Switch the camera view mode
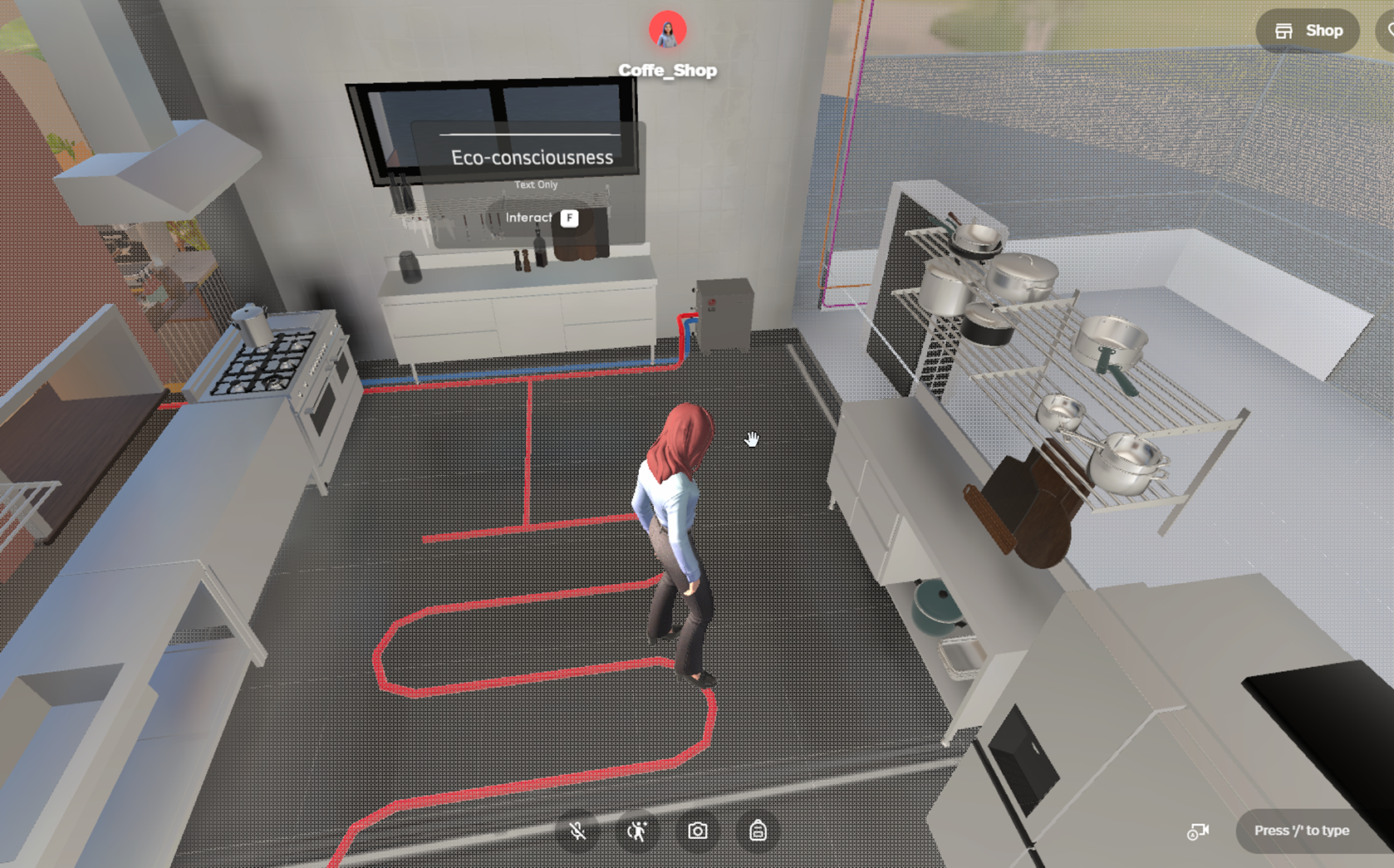Screen dimensions: 1394x868 1198,831
